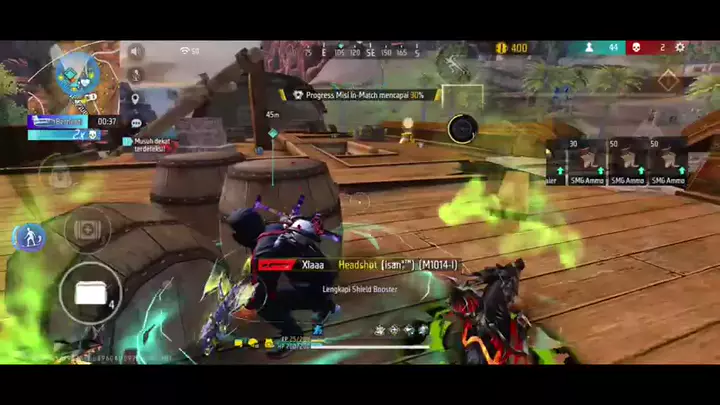Tap the round button above the gloo wall
This screenshot has width=720, height=405.
pos(87,230)
